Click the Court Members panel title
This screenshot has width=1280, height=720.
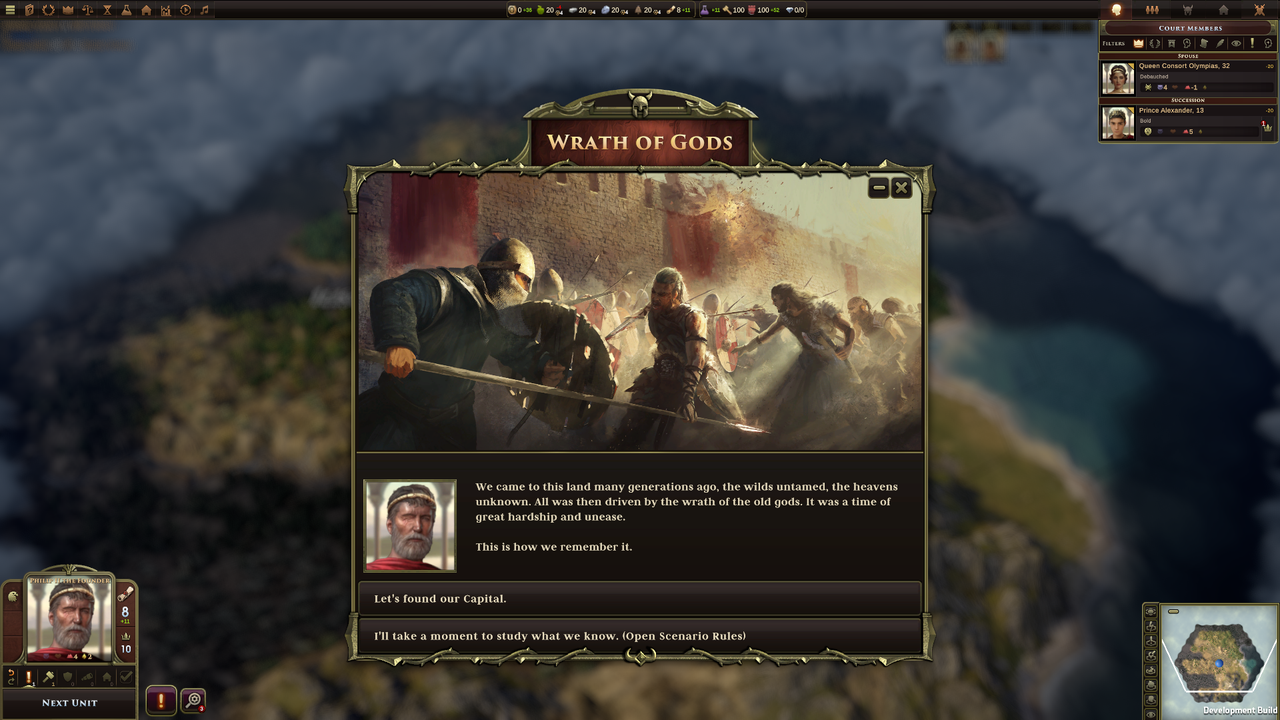1189,28
